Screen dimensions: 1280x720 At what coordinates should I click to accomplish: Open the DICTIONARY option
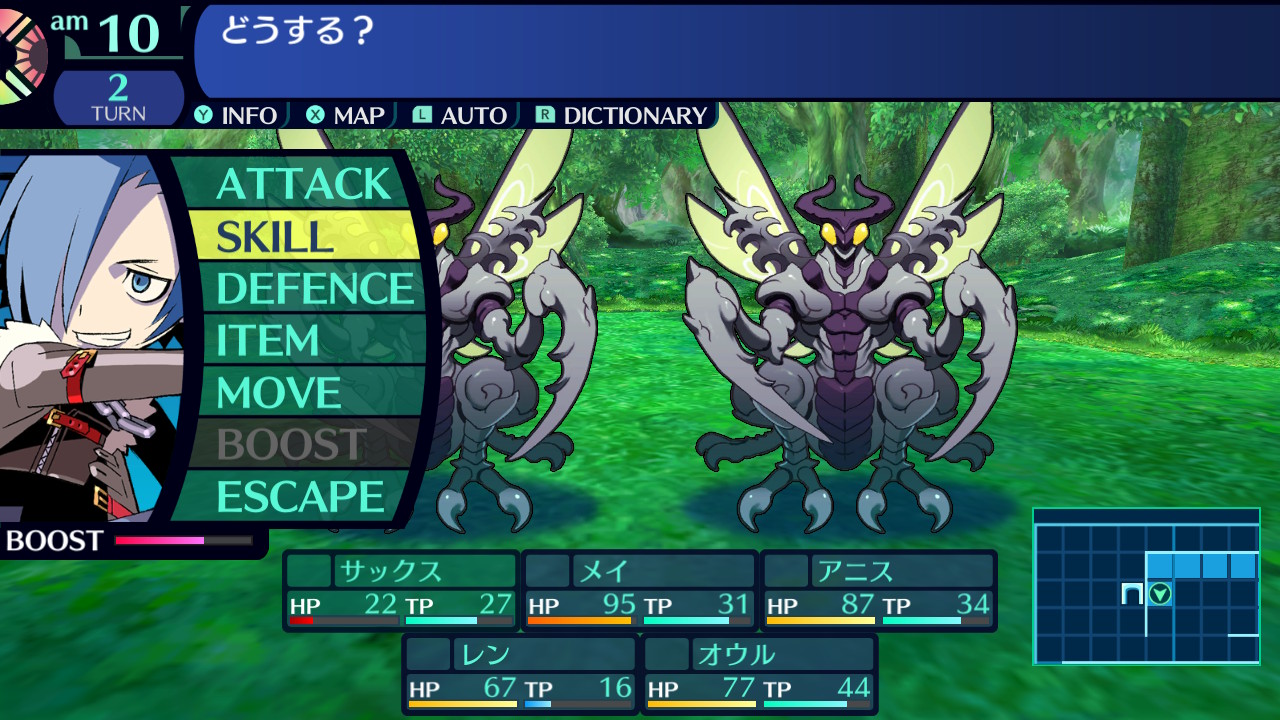point(622,115)
